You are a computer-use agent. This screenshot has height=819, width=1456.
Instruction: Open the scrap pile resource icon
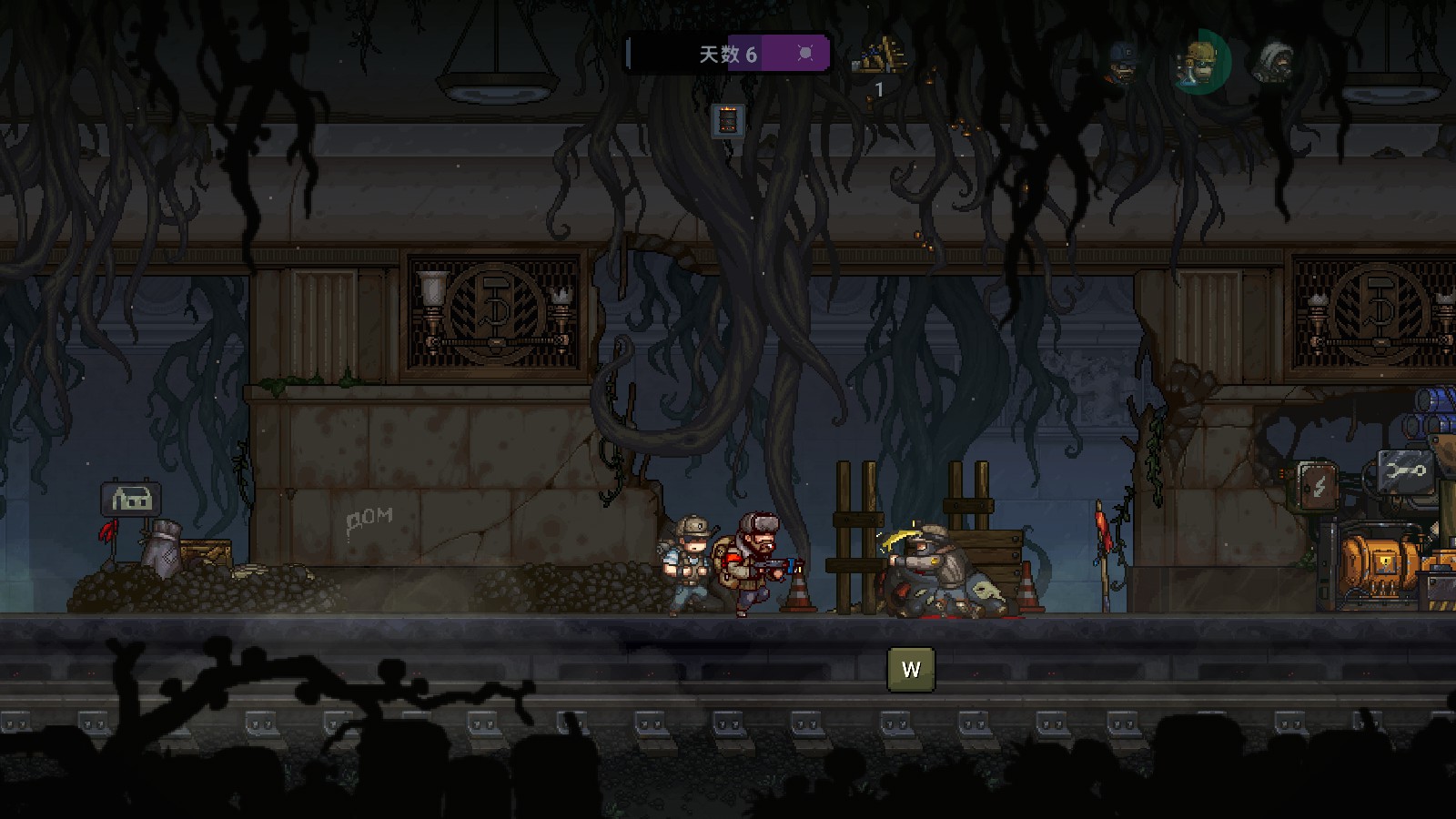coord(879,57)
